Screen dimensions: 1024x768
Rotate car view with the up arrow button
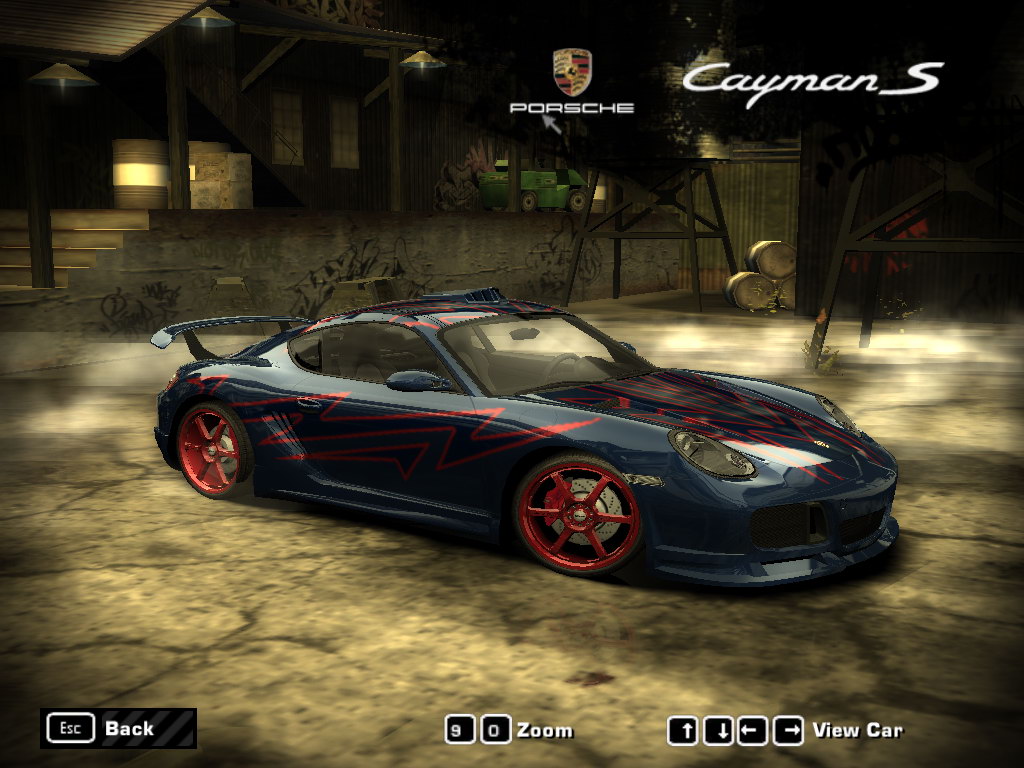[683, 731]
